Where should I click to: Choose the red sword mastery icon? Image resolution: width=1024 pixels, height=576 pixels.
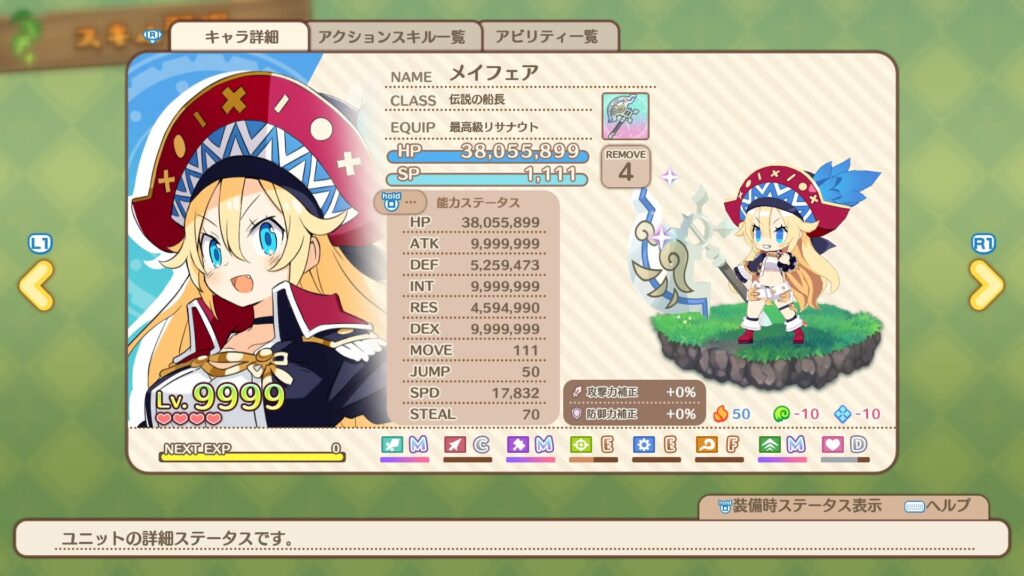coord(455,444)
